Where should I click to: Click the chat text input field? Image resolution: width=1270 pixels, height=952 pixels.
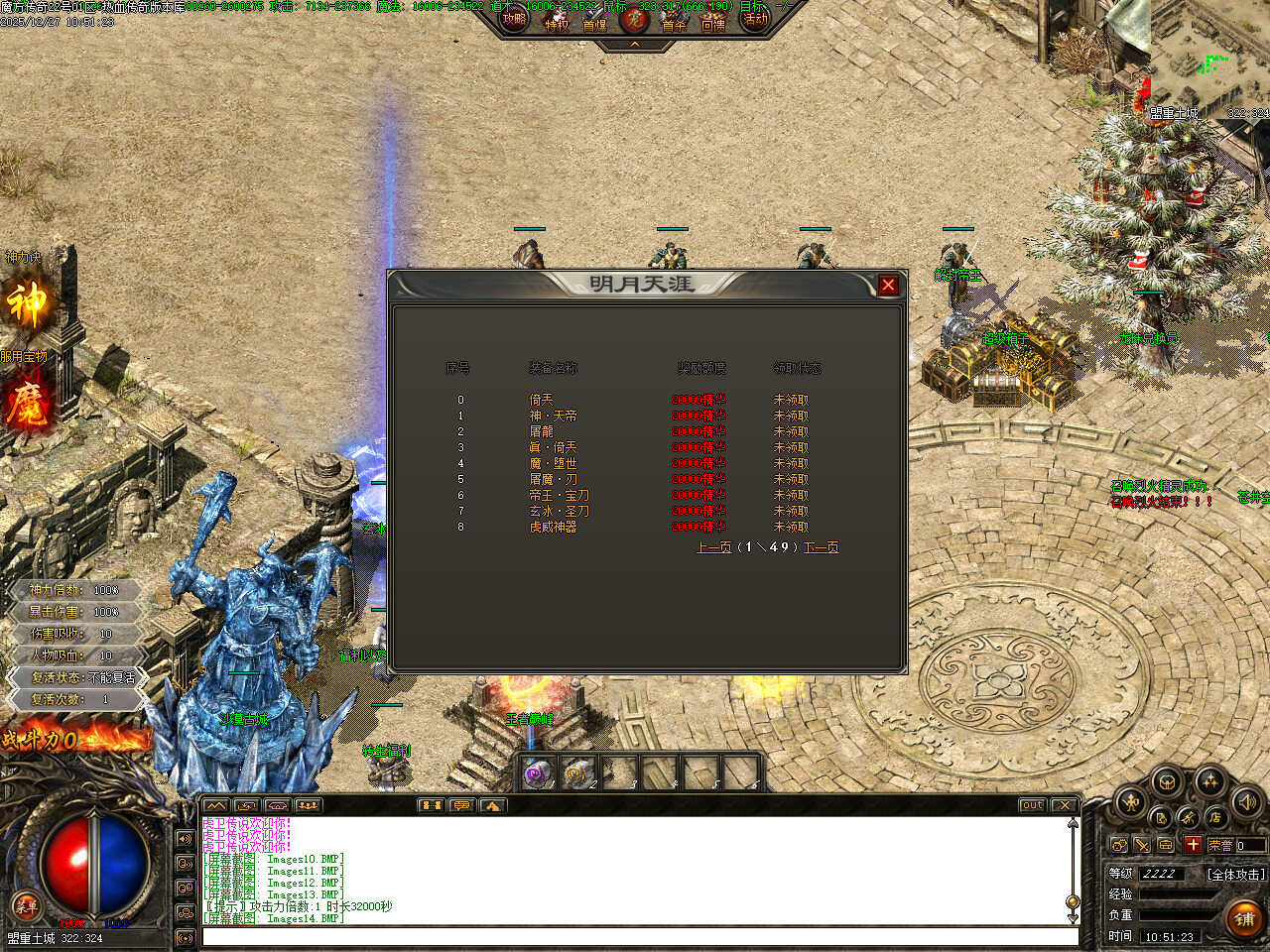pyautogui.click(x=640, y=936)
